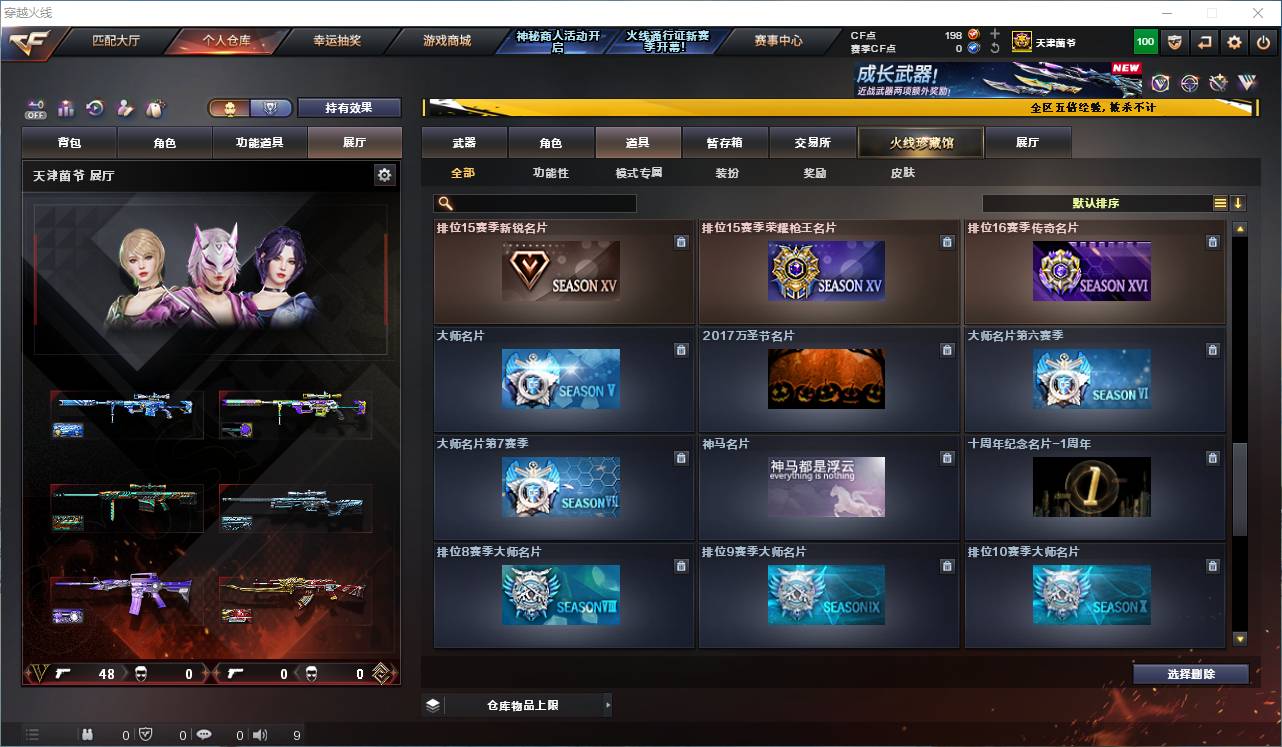
Task: Click the delete trash icon on 大师名片 card
Action: [681, 350]
